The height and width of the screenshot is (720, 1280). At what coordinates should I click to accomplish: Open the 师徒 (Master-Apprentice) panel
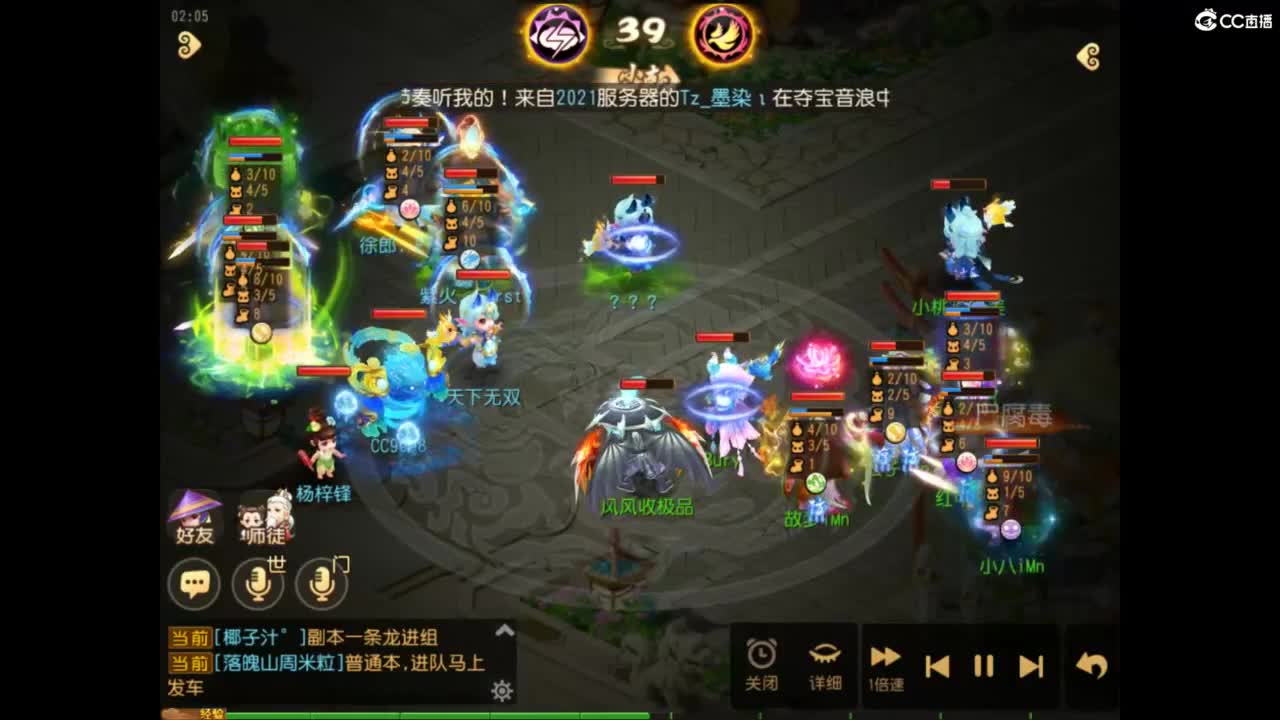point(262,515)
